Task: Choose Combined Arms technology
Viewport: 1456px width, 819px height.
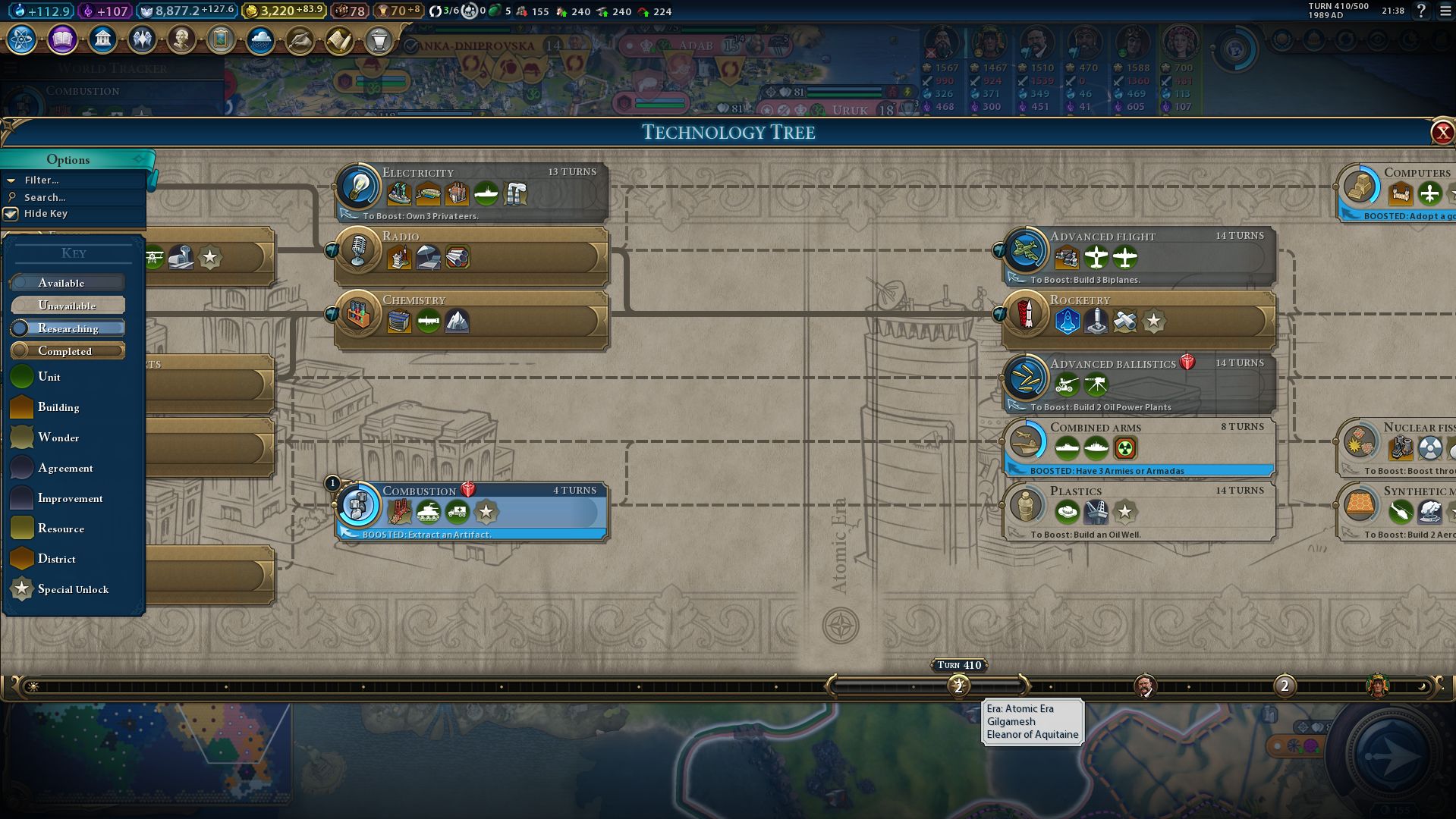Action: point(1140,447)
